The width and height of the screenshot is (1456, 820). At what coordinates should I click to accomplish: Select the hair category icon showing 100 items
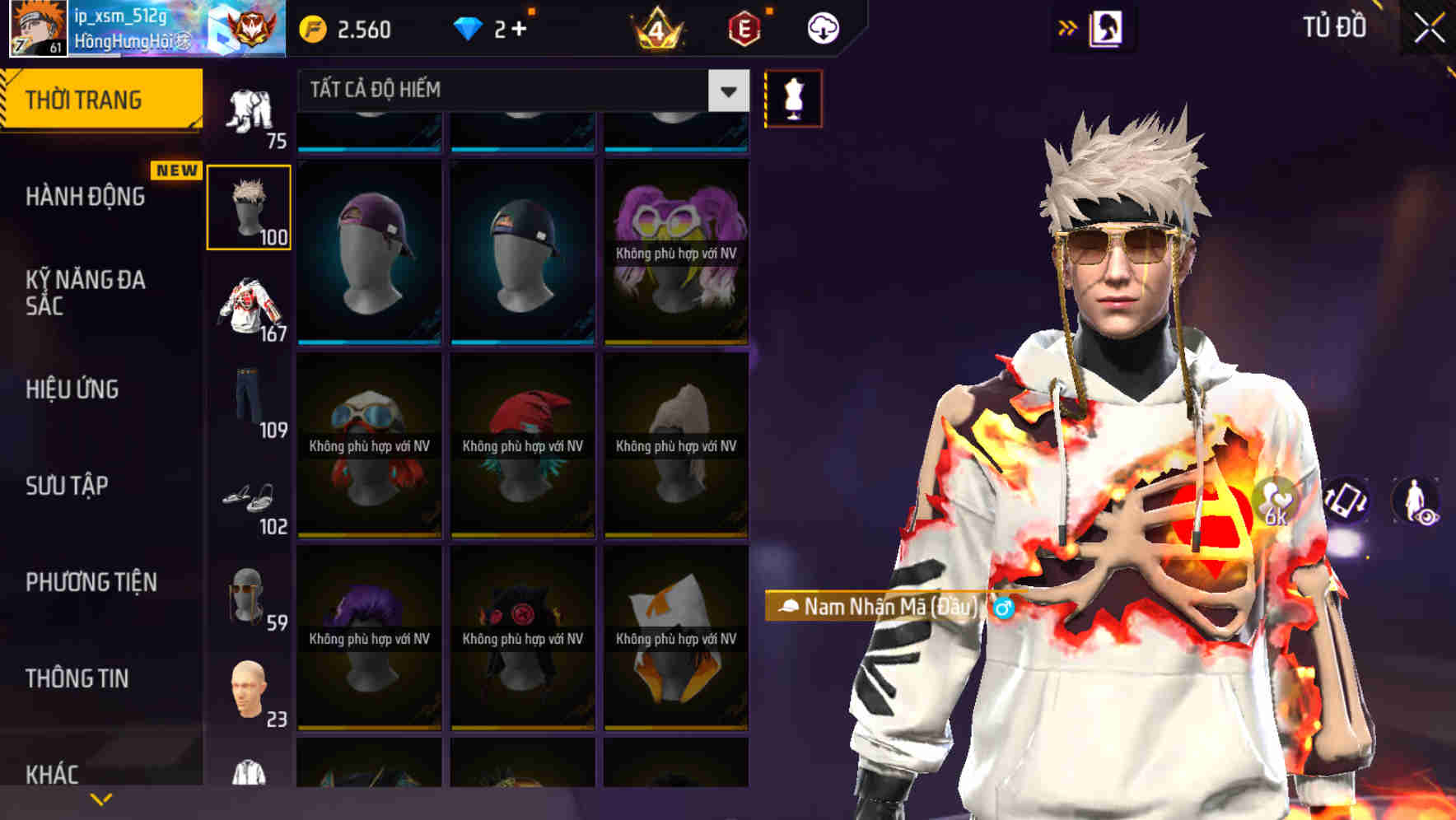249,206
